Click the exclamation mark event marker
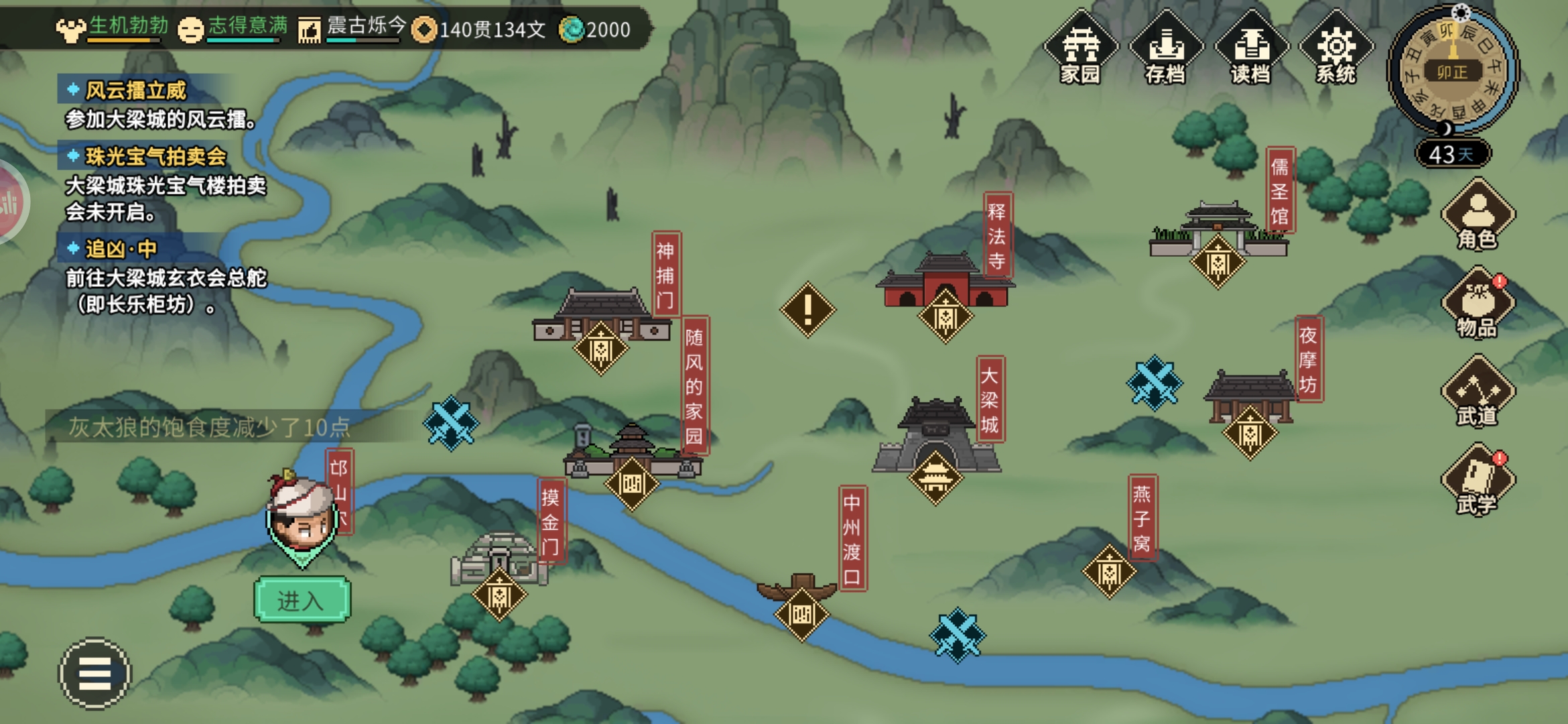 pyautogui.click(x=808, y=310)
